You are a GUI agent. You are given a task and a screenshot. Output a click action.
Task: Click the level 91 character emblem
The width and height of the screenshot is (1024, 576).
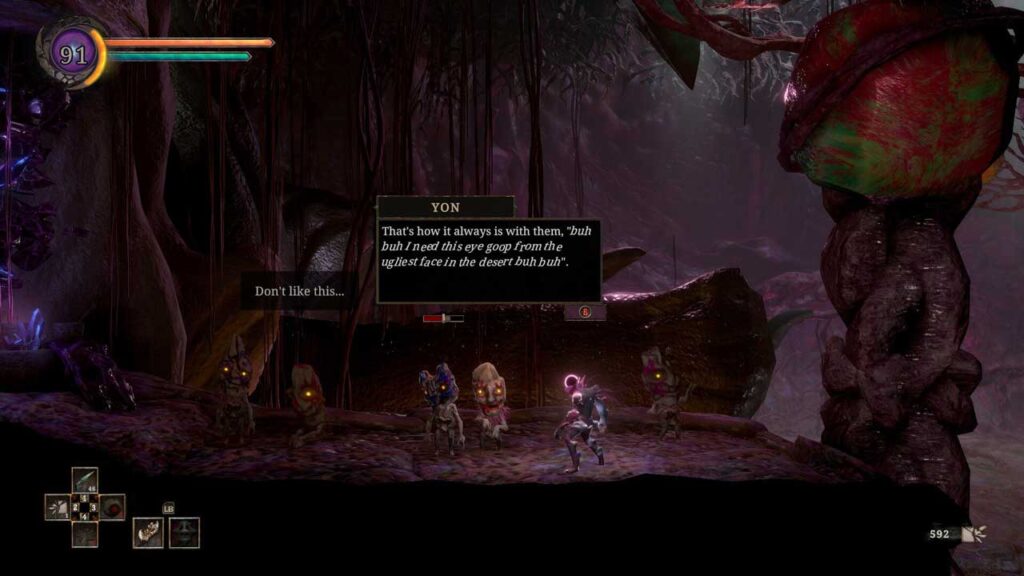(x=72, y=53)
